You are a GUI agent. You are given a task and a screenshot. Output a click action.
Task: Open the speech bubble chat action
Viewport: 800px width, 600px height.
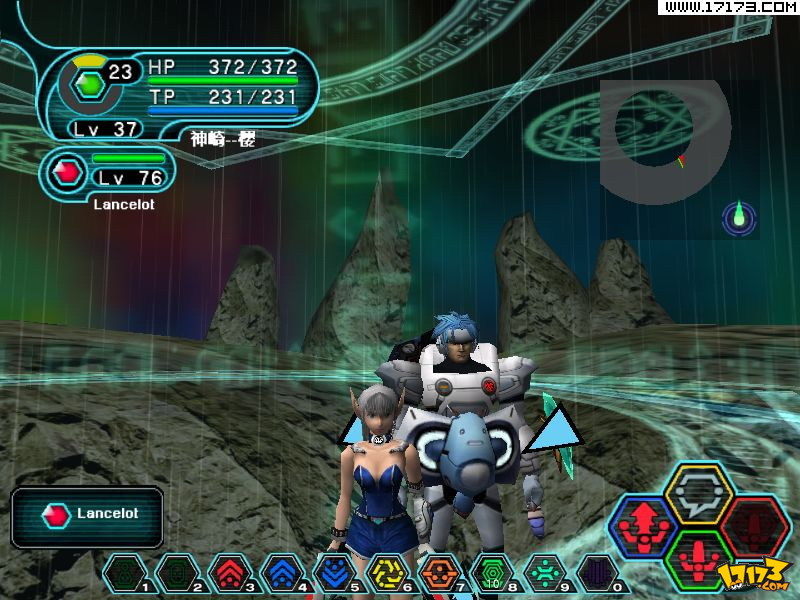699,491
